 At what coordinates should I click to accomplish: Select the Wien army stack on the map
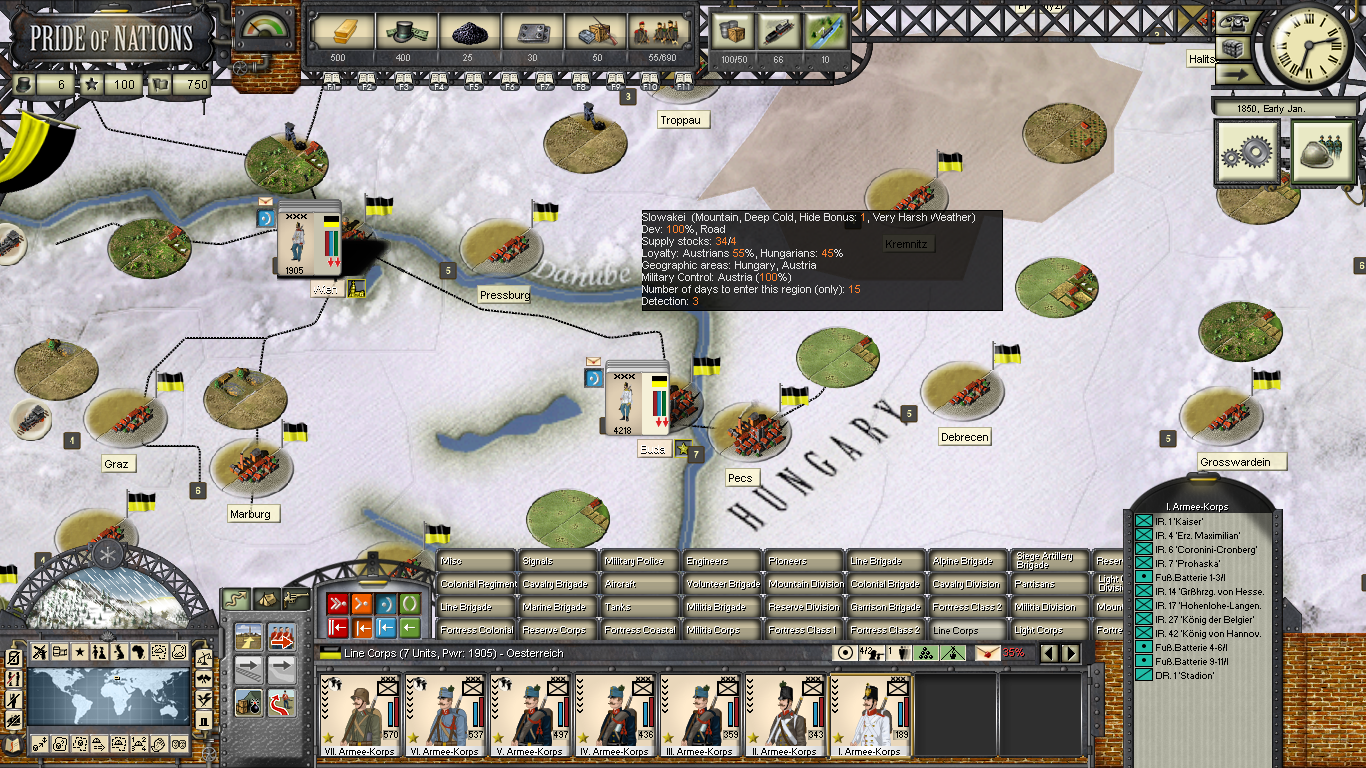pyautogui.click(x=309, y=238)
